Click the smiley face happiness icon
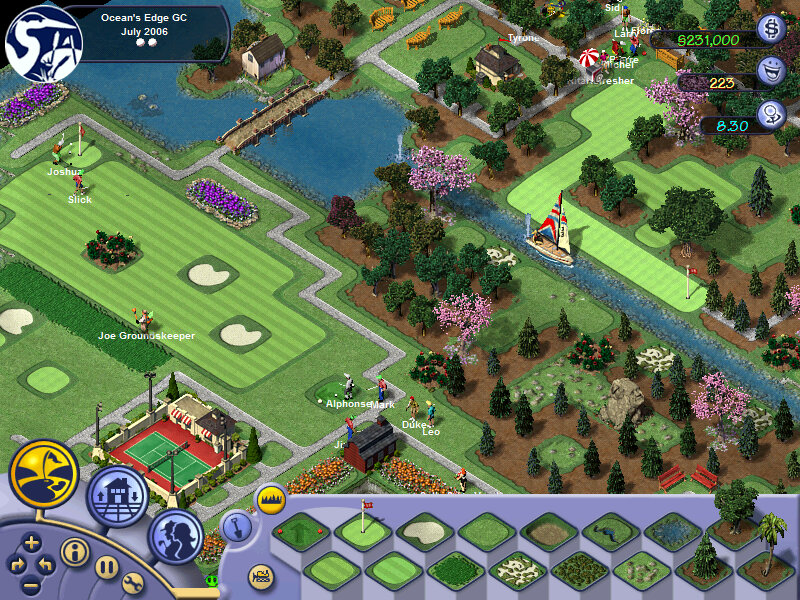This screenshot has width=800, height=600. pos(770,71)
